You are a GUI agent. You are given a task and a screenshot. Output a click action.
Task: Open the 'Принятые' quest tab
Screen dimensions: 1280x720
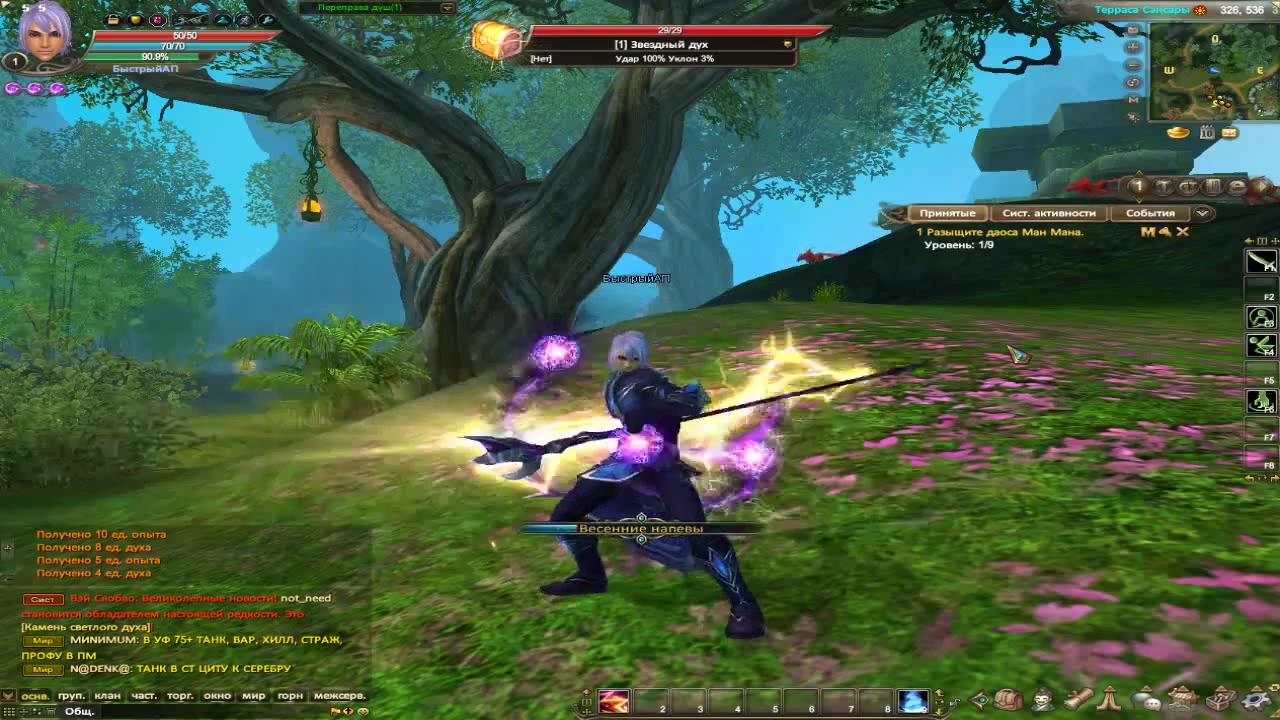pos(947,213)
